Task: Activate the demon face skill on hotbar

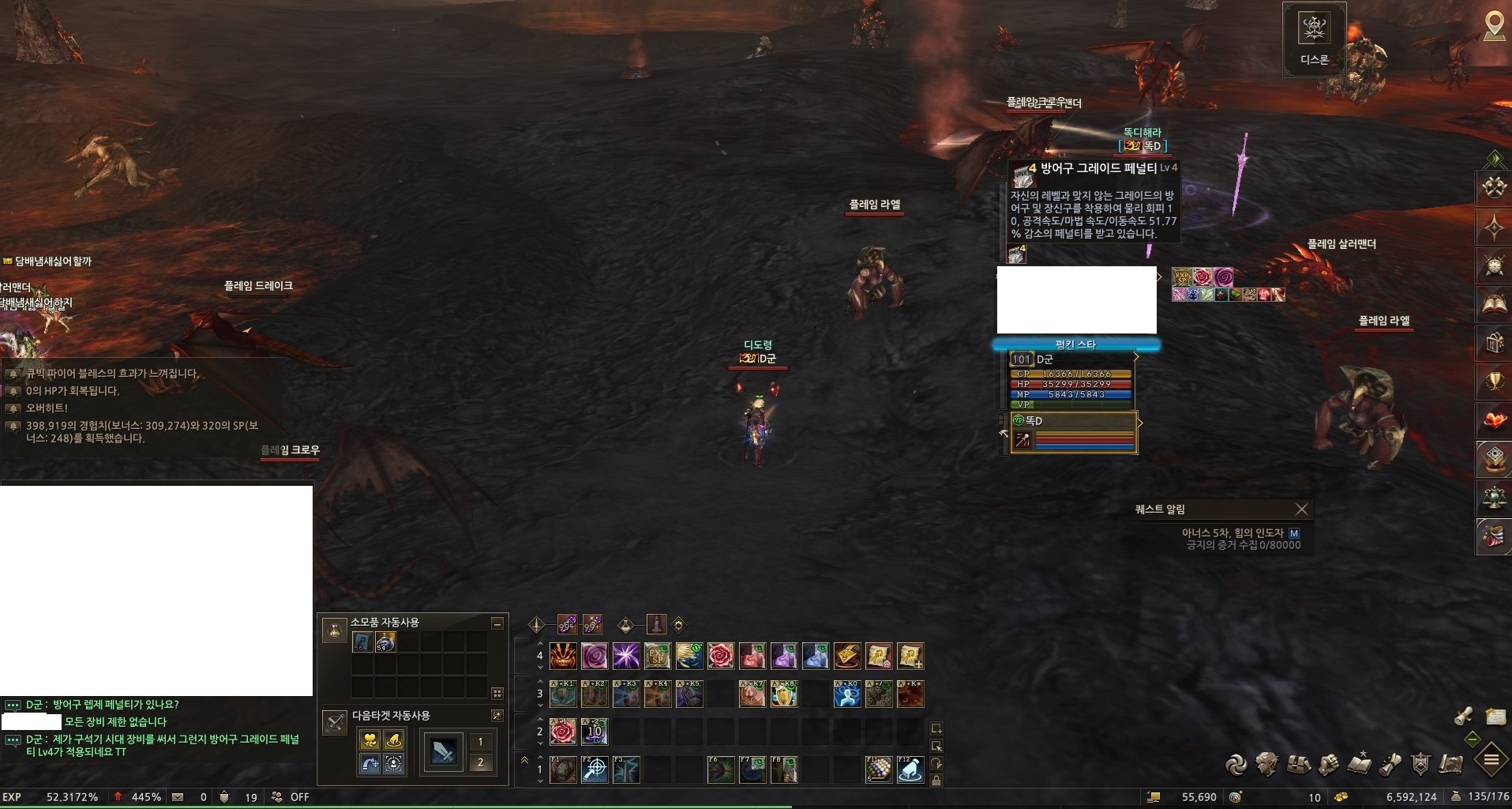Action: (x=563, y=656)
